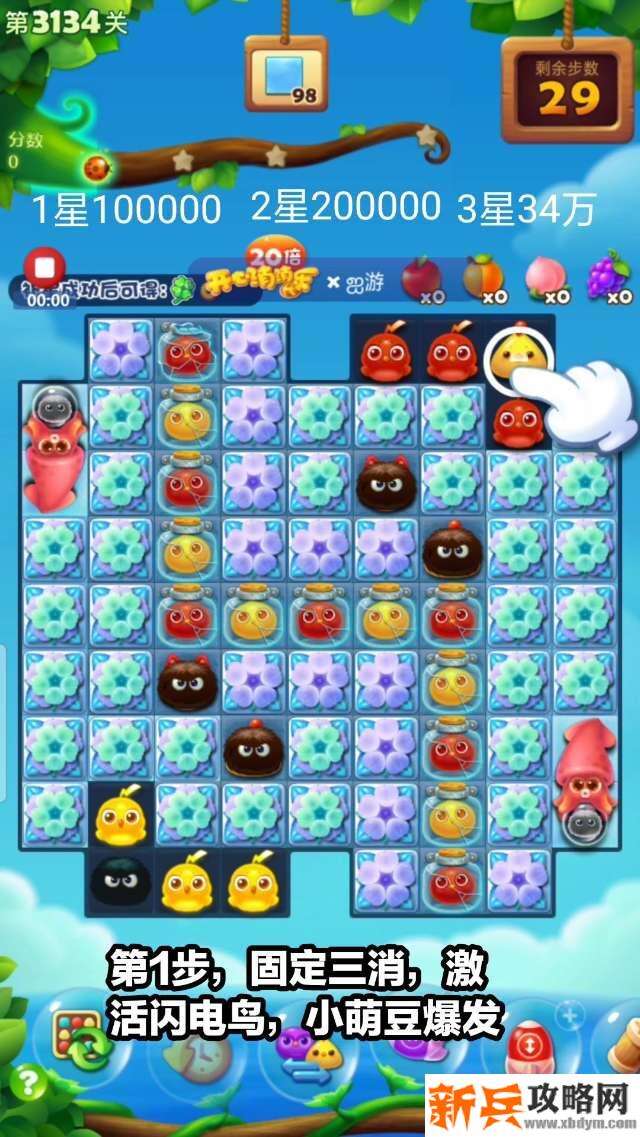
Task: Select the pink peach reward icon
Action: point(547,279)
